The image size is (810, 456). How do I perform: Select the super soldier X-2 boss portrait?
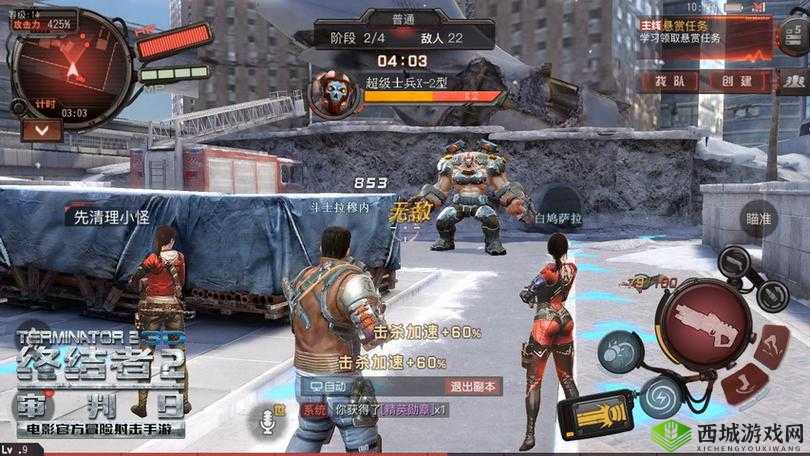tap(330, 93)
